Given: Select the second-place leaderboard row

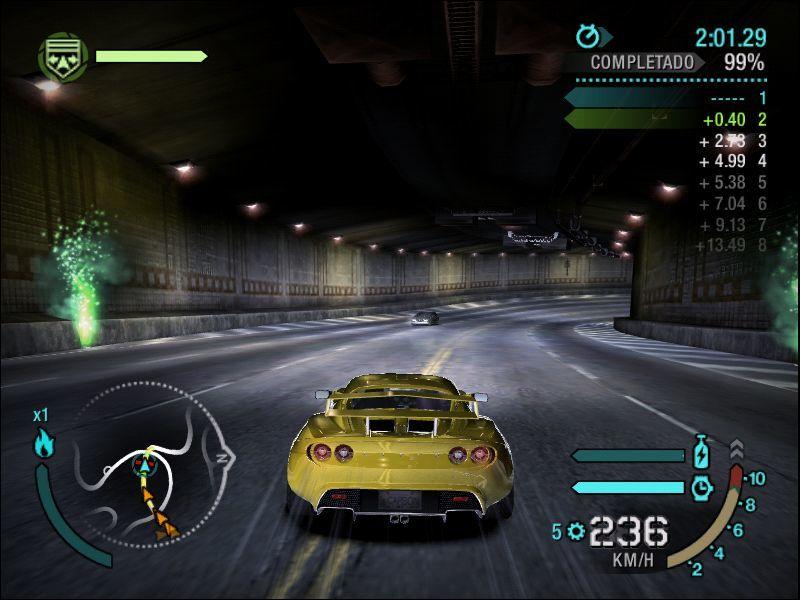Looking at the screenshot, I should pyautogui.click(x=665, y=120).
